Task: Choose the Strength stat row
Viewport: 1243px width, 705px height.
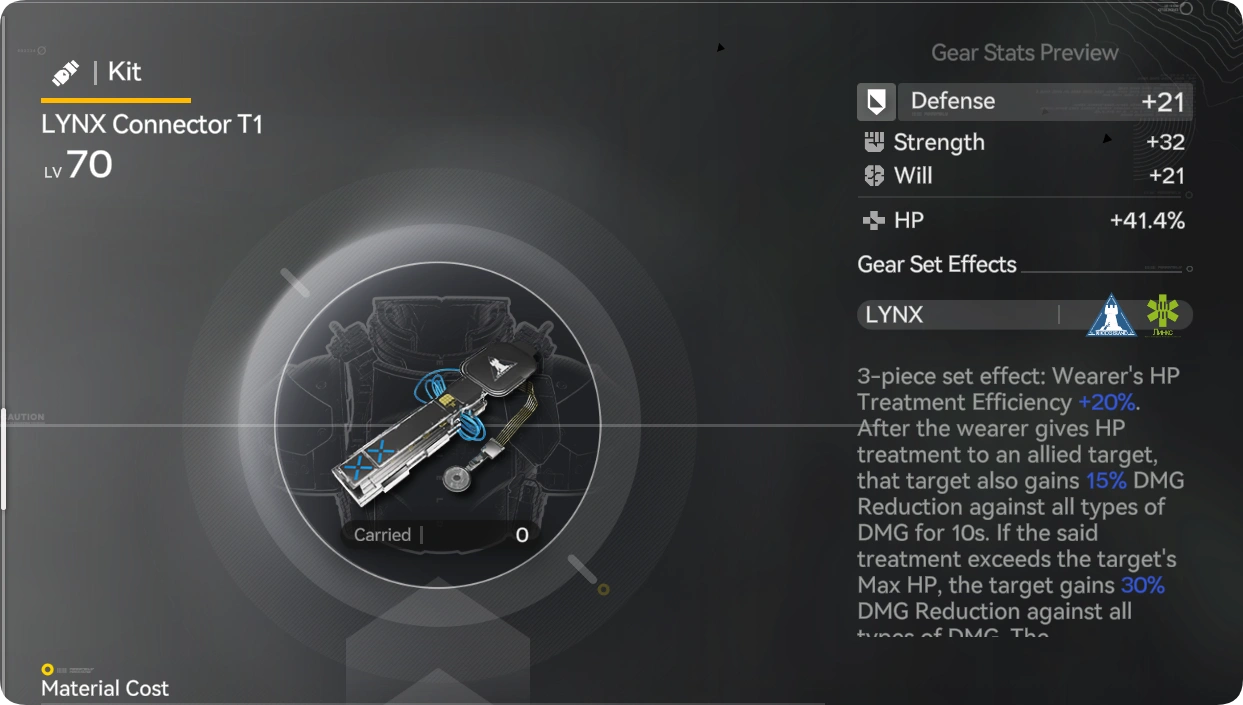Action: (x=1024, y=142)
